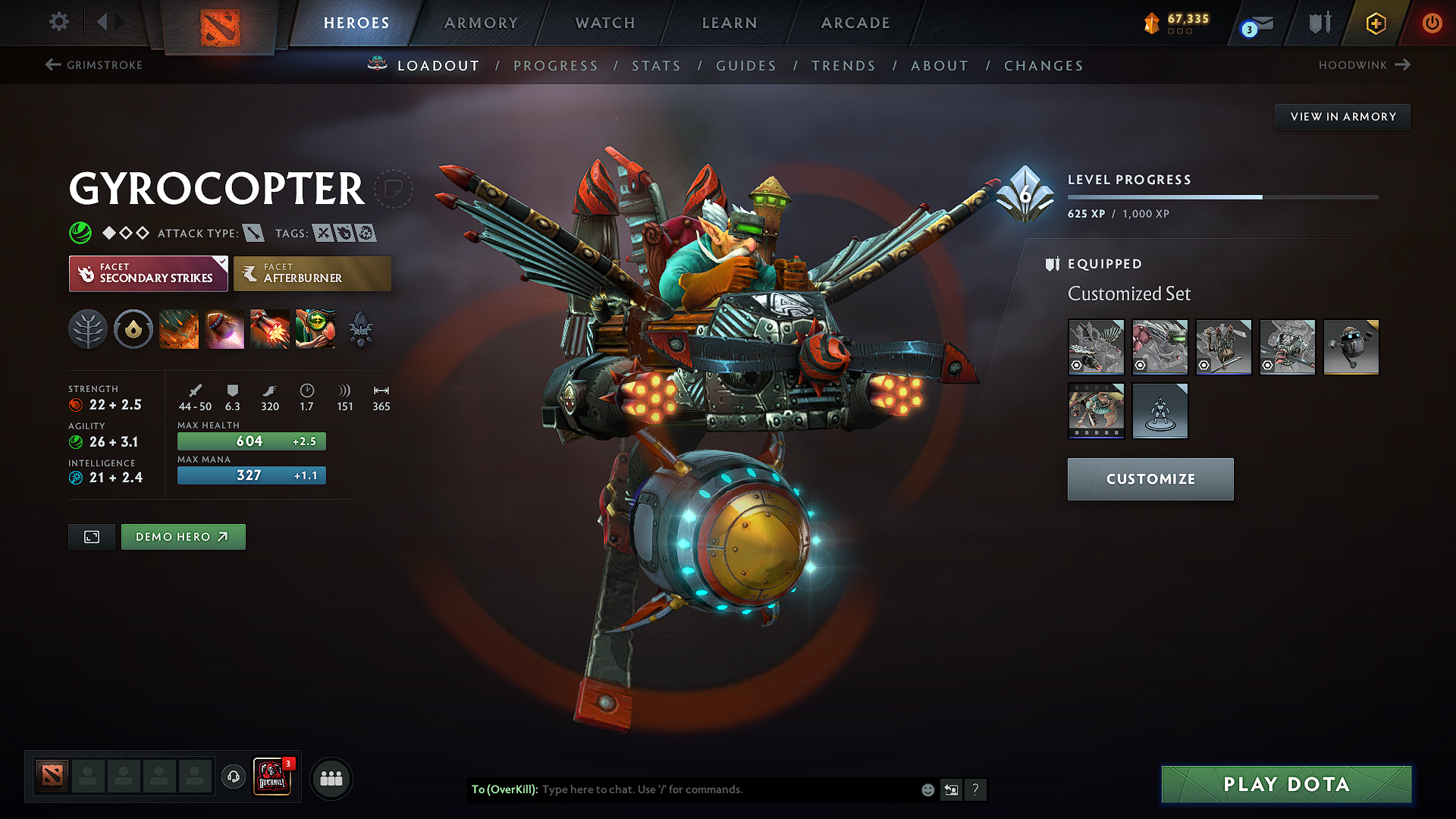Click the CUSTOMIZE button
The height and width of the screenshot is (819, 1456).
tap(1150, 479)
